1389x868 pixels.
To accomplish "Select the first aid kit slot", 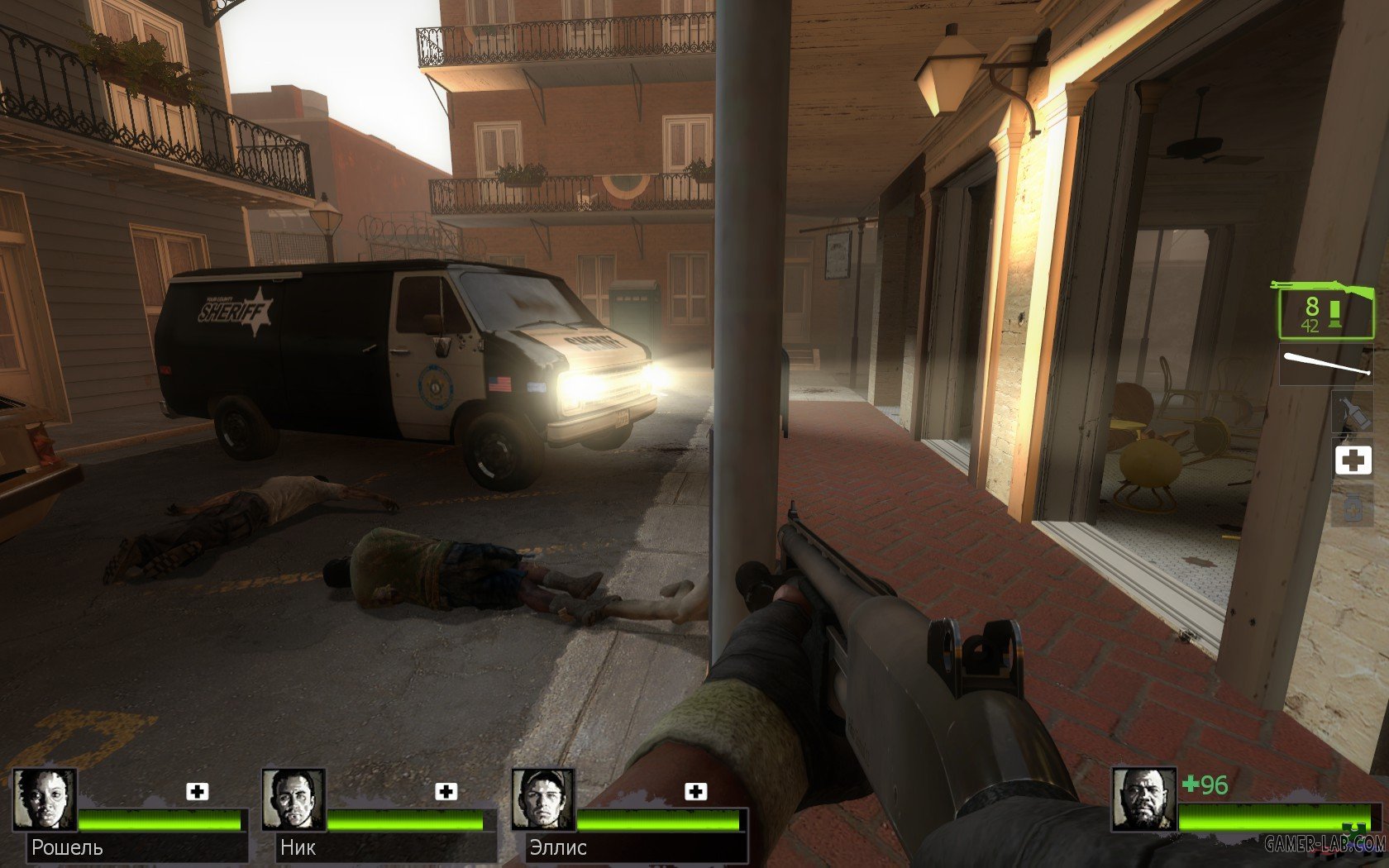I will click(1353, 460).
